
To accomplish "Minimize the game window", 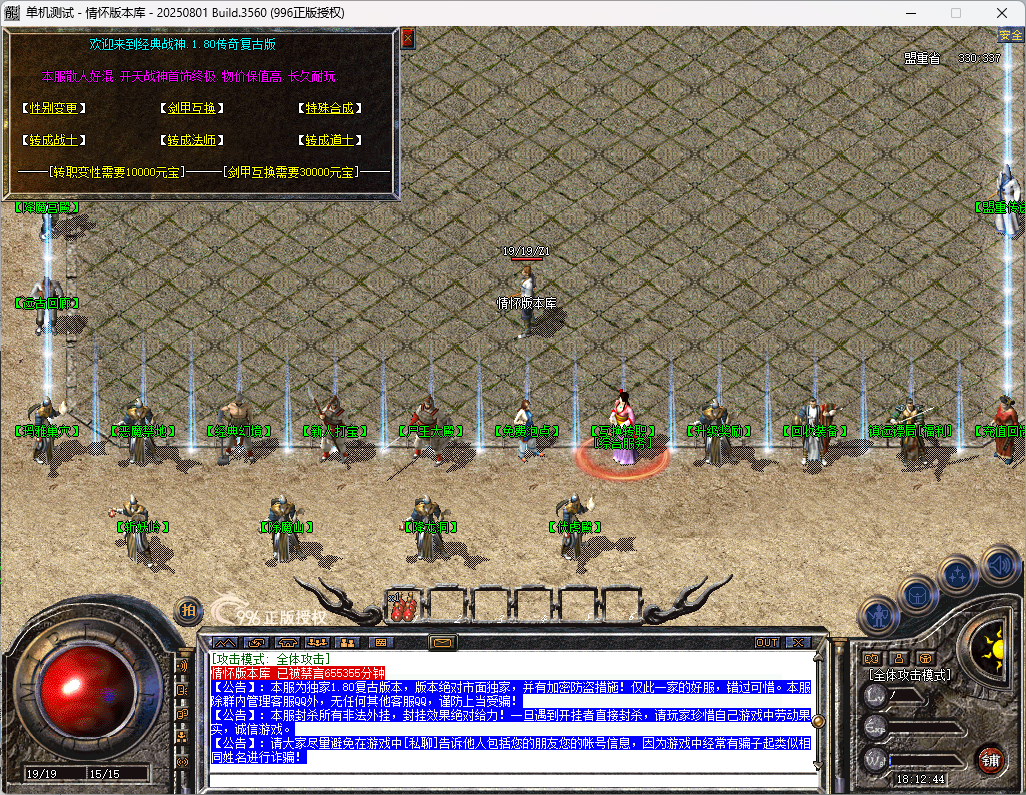I will click(x=910, y=13).
